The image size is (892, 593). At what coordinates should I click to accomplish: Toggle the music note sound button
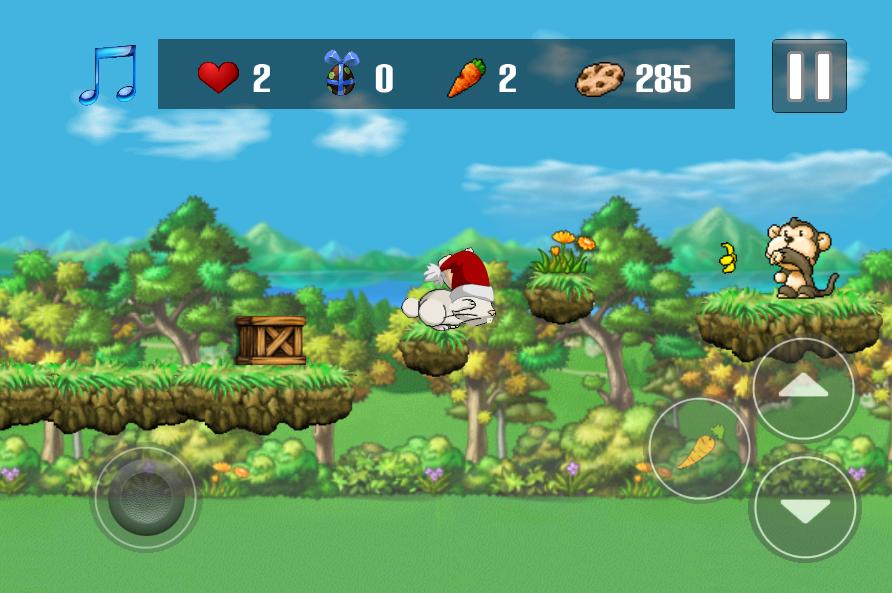pos(107,75)
